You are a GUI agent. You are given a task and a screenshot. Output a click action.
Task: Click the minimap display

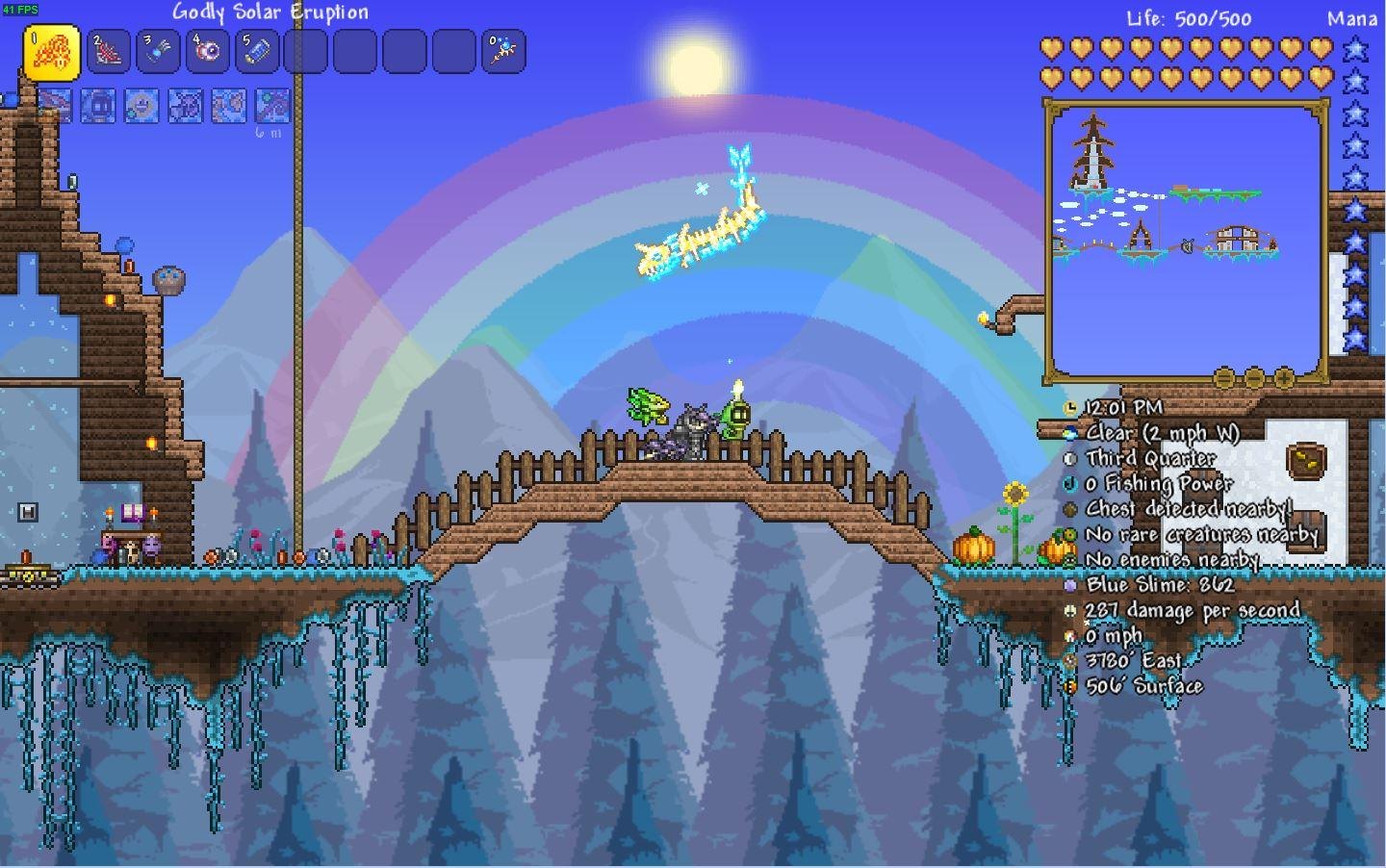[1186, 241]
